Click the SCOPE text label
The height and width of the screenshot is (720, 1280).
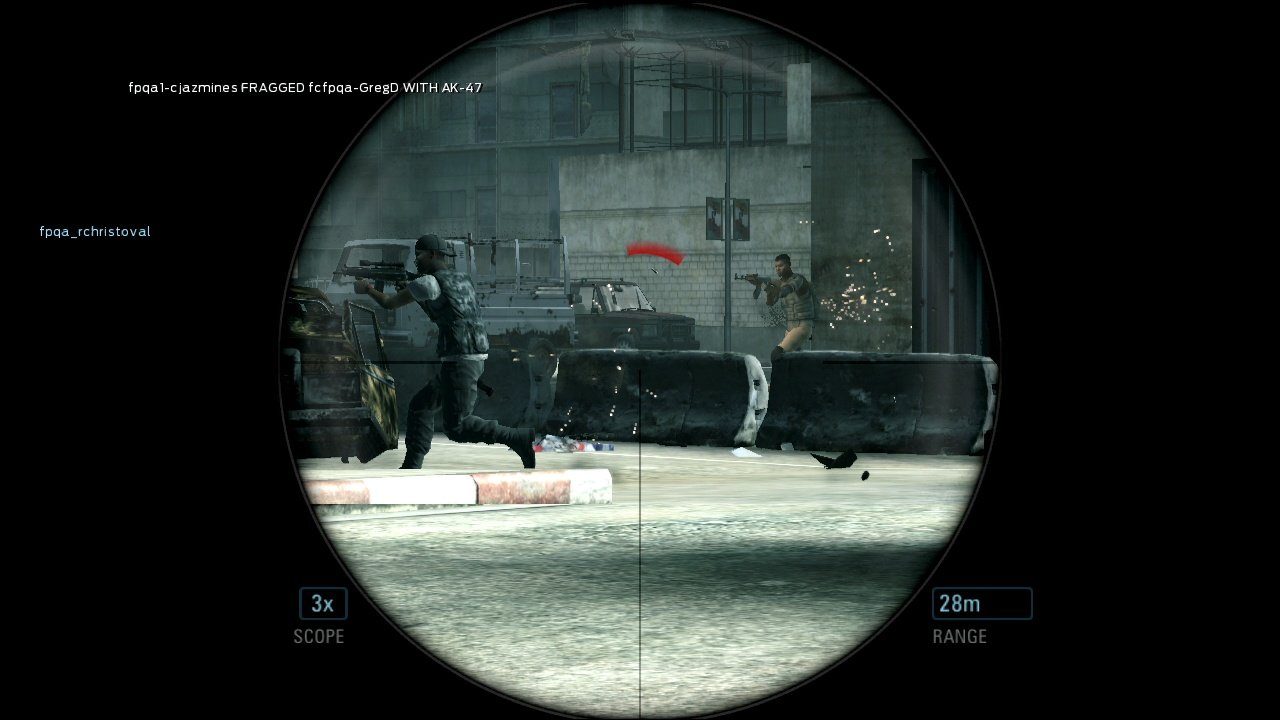click(319, 636)
